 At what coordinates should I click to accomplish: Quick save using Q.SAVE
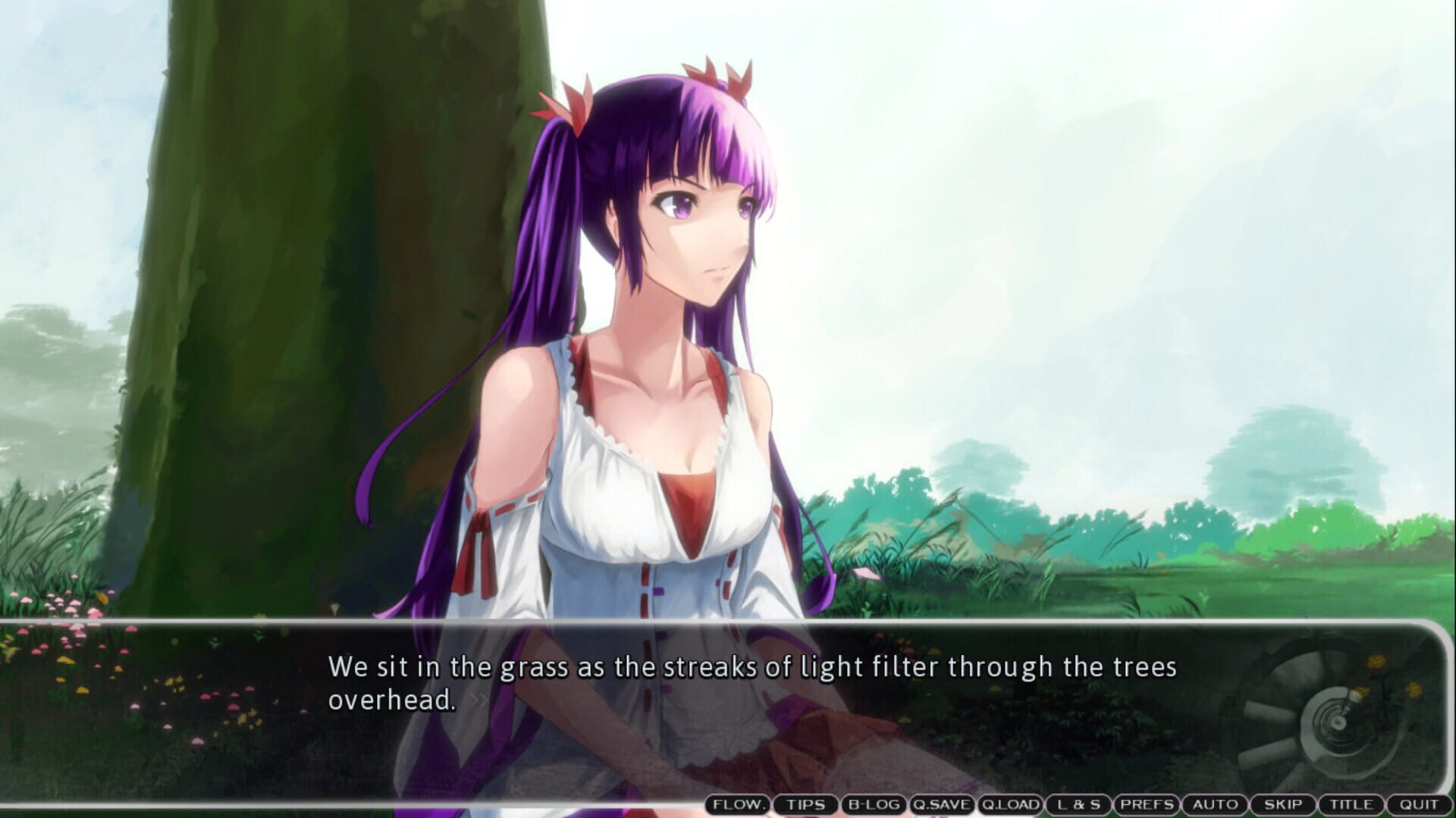point(943,805)
